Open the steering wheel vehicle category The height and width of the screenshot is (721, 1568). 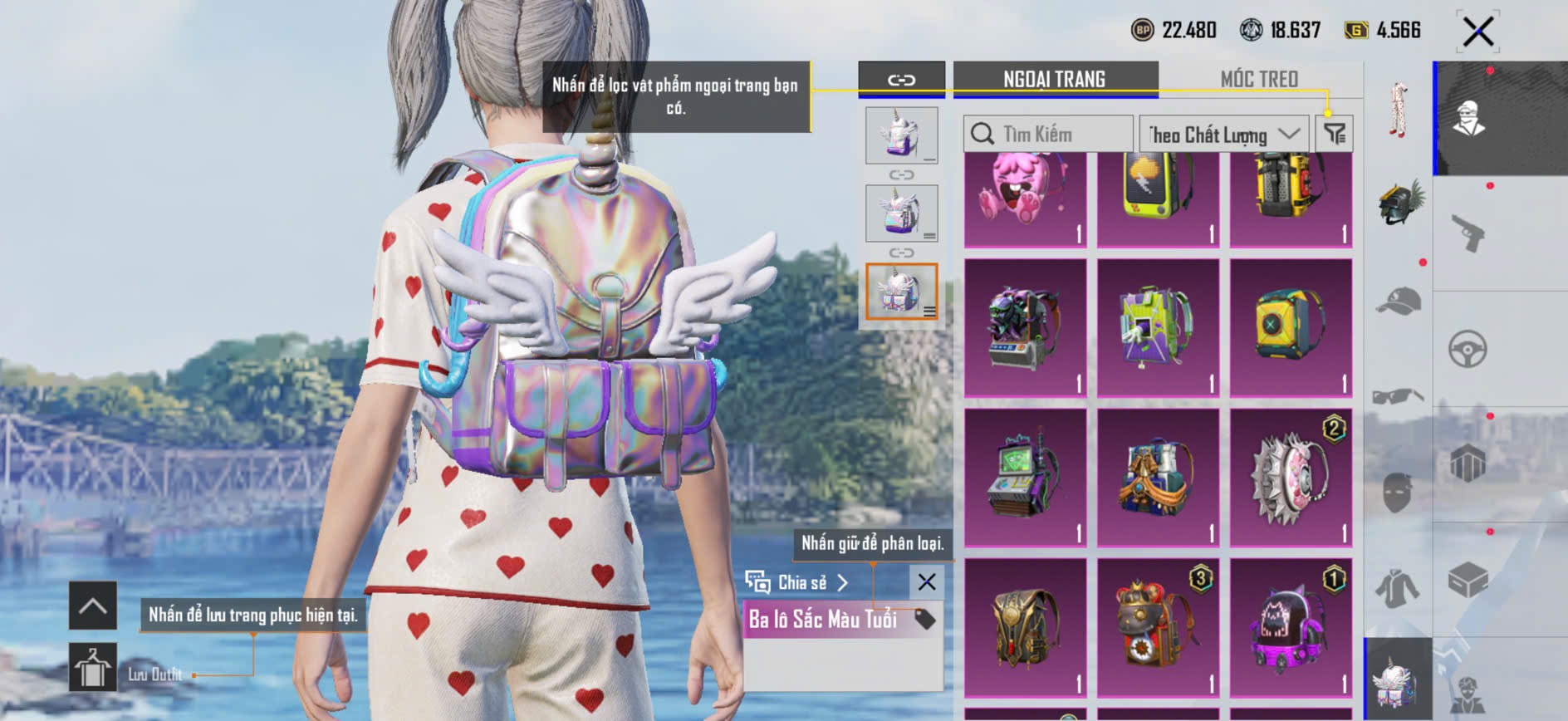(1468, 349)
